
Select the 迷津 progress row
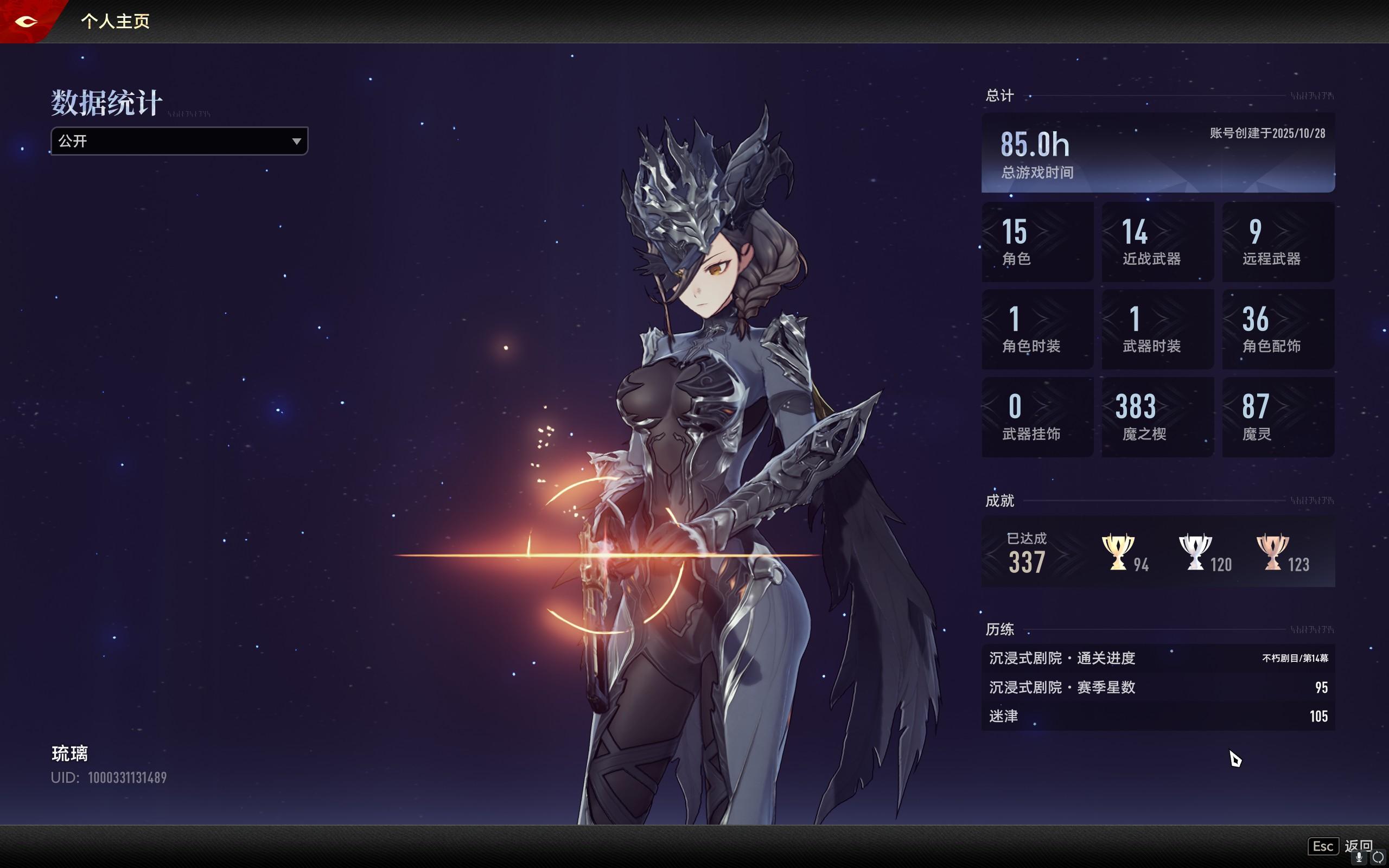click(1157, 716)
